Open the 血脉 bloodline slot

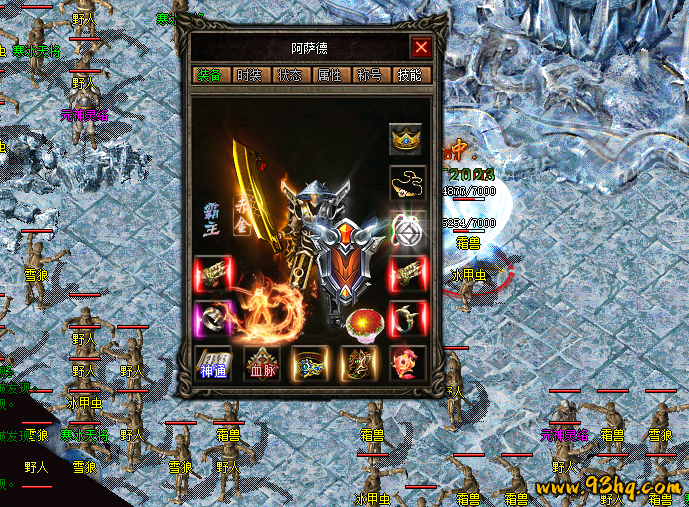point(262,362)
